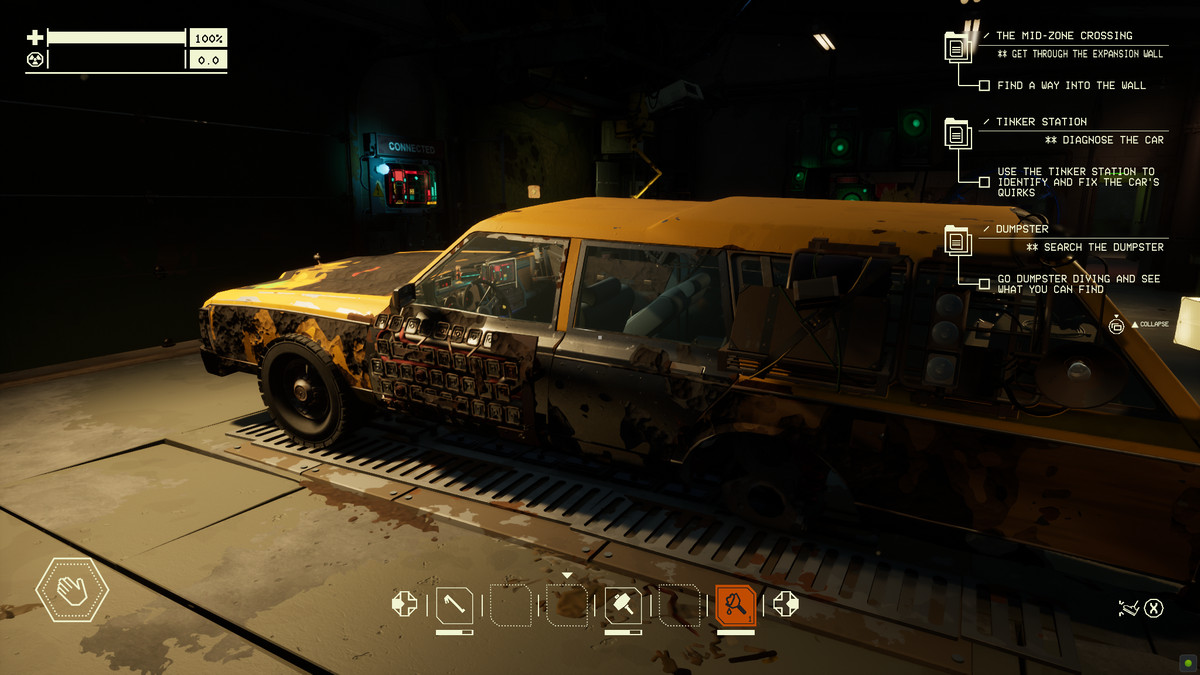Choose the orange highlighted hotbar item
The height and width of the screenshot is (675, 1200).
tap(736, 605)
